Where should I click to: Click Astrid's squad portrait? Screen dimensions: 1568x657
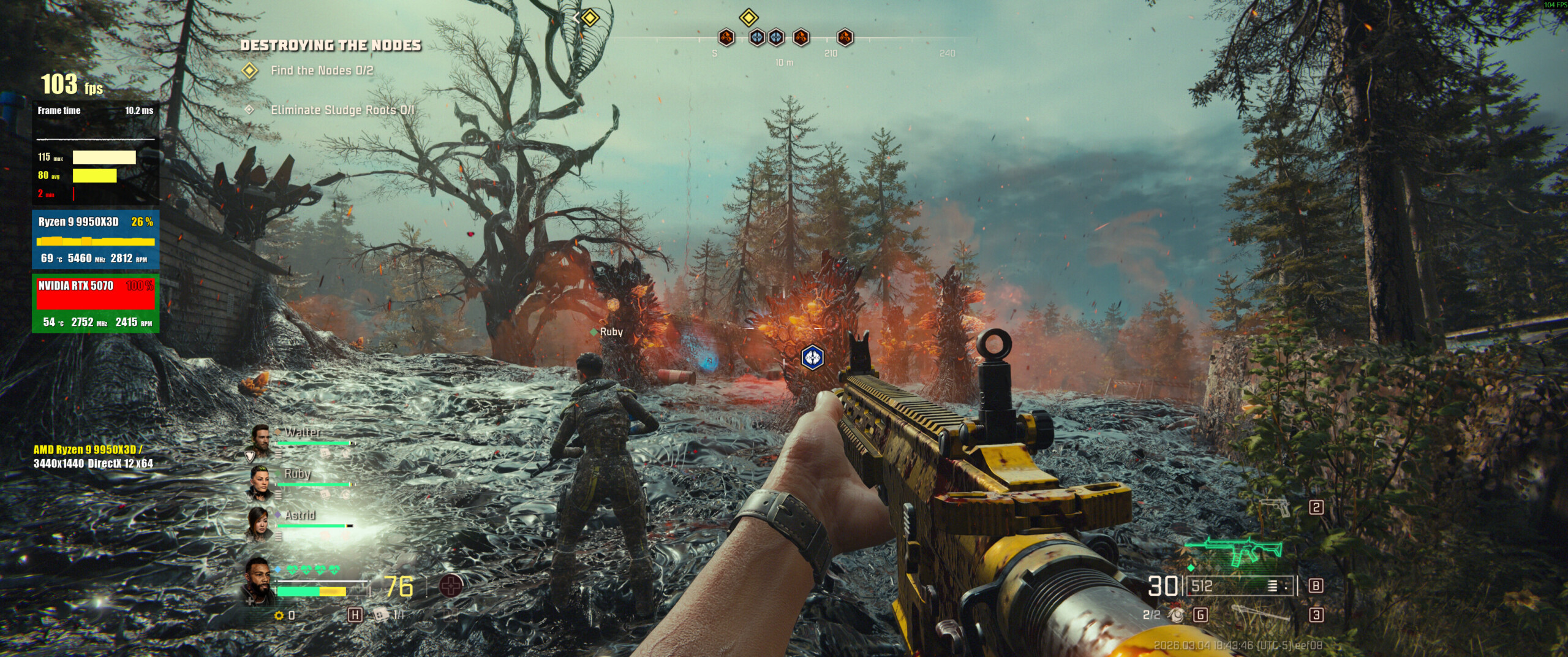(260, 523)
